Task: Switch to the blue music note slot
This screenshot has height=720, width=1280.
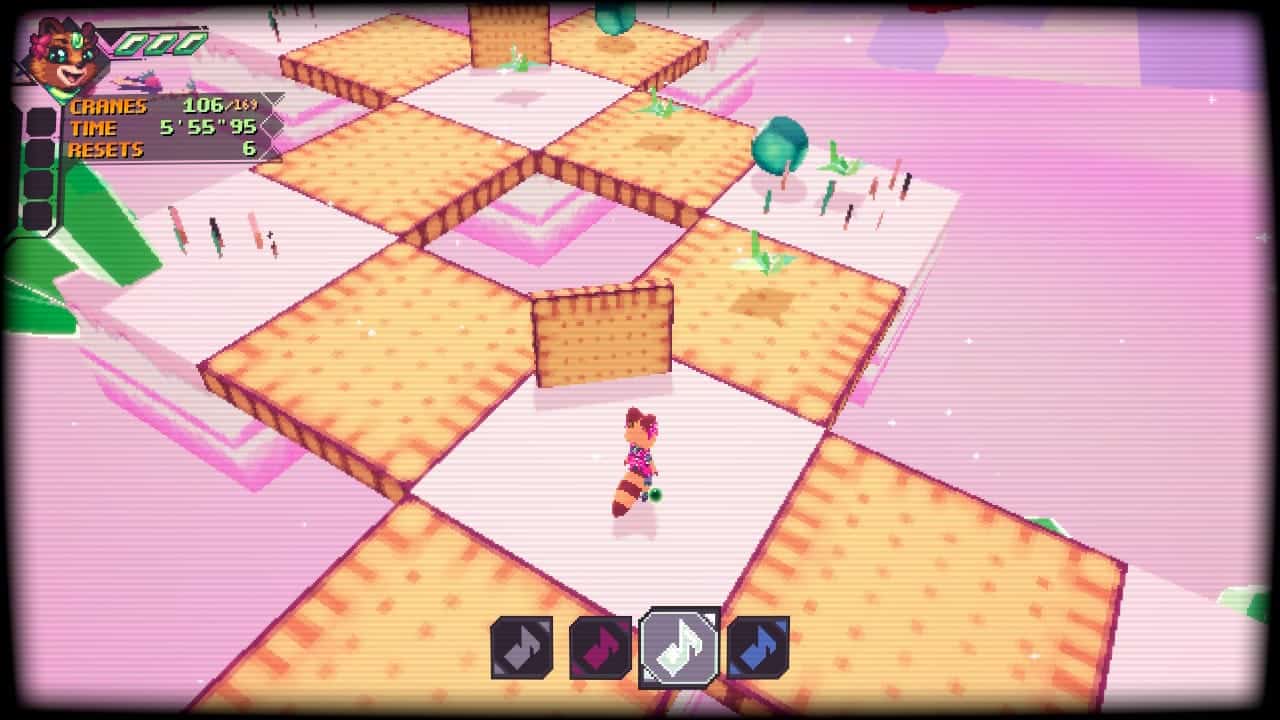Action: coord(758,647)
